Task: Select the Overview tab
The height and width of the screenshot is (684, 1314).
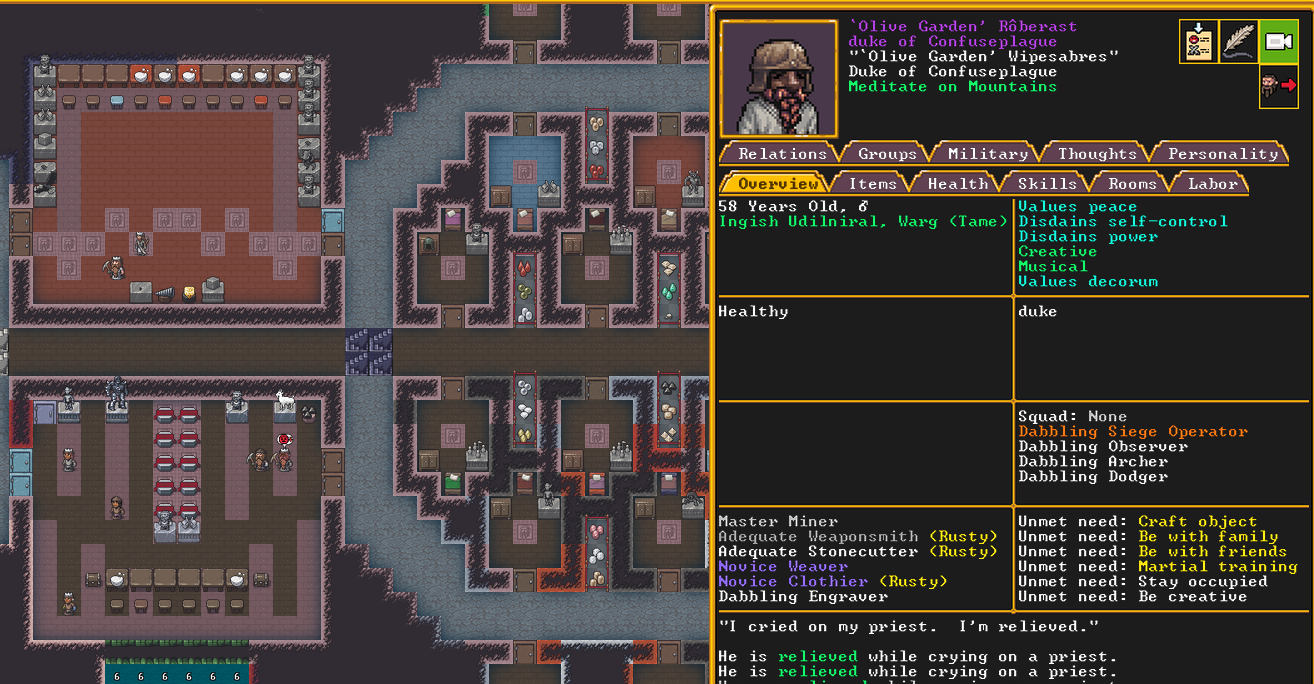Action: click(778, 183)
